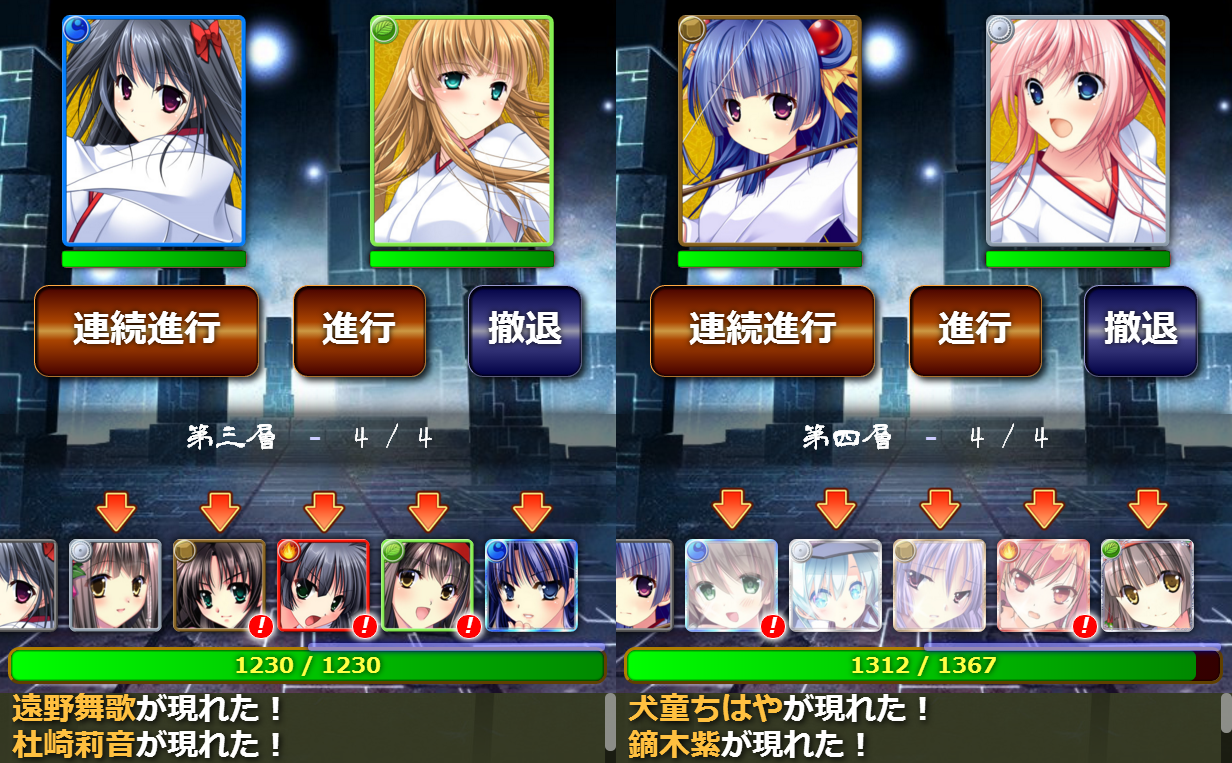The height and width of the screenshot is (763, 1232).
Task: Pick the pink-haired enemy card with silver frame
Action: click(1077, 131)
